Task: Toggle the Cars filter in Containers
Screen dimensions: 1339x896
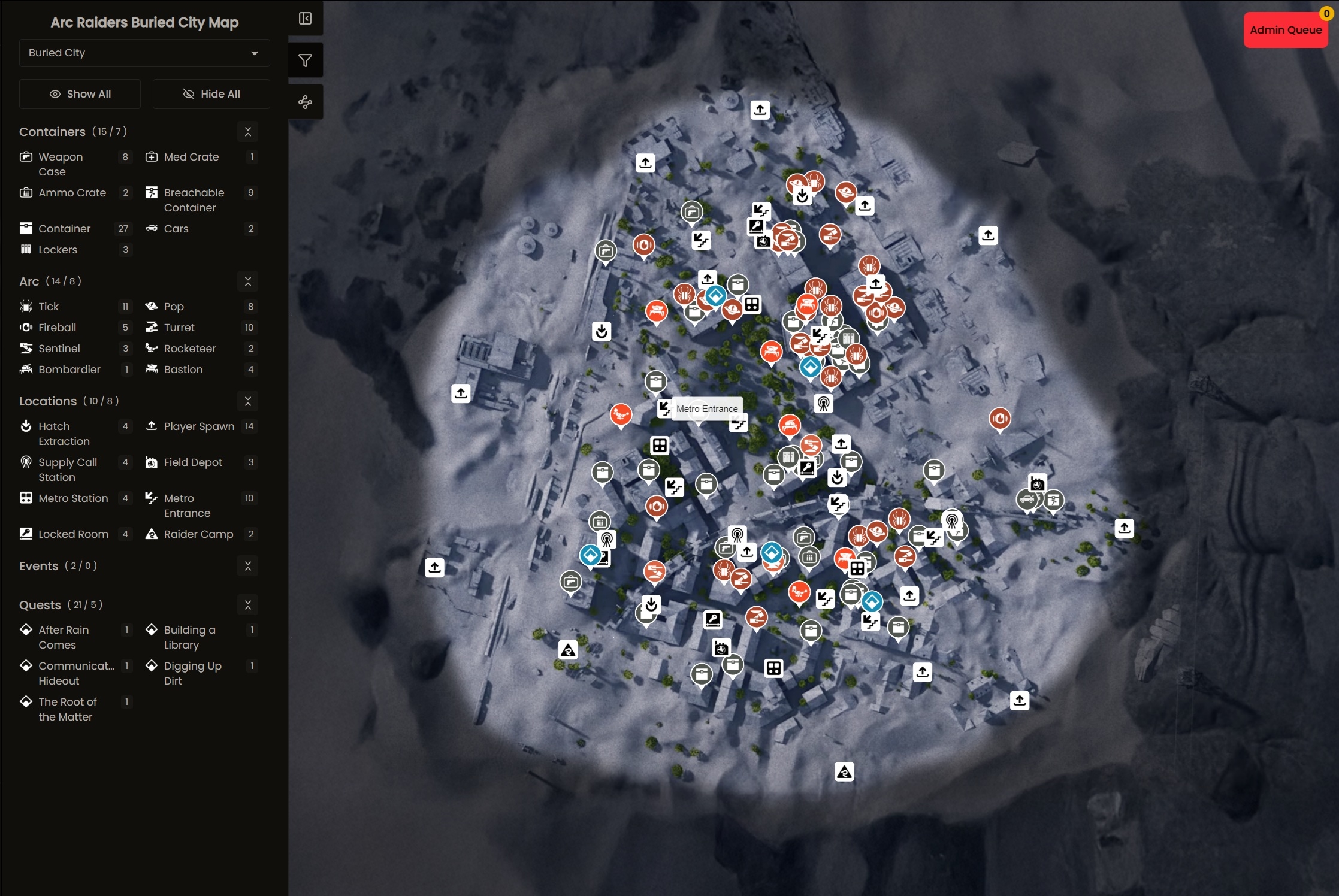Action: point(176,228)
